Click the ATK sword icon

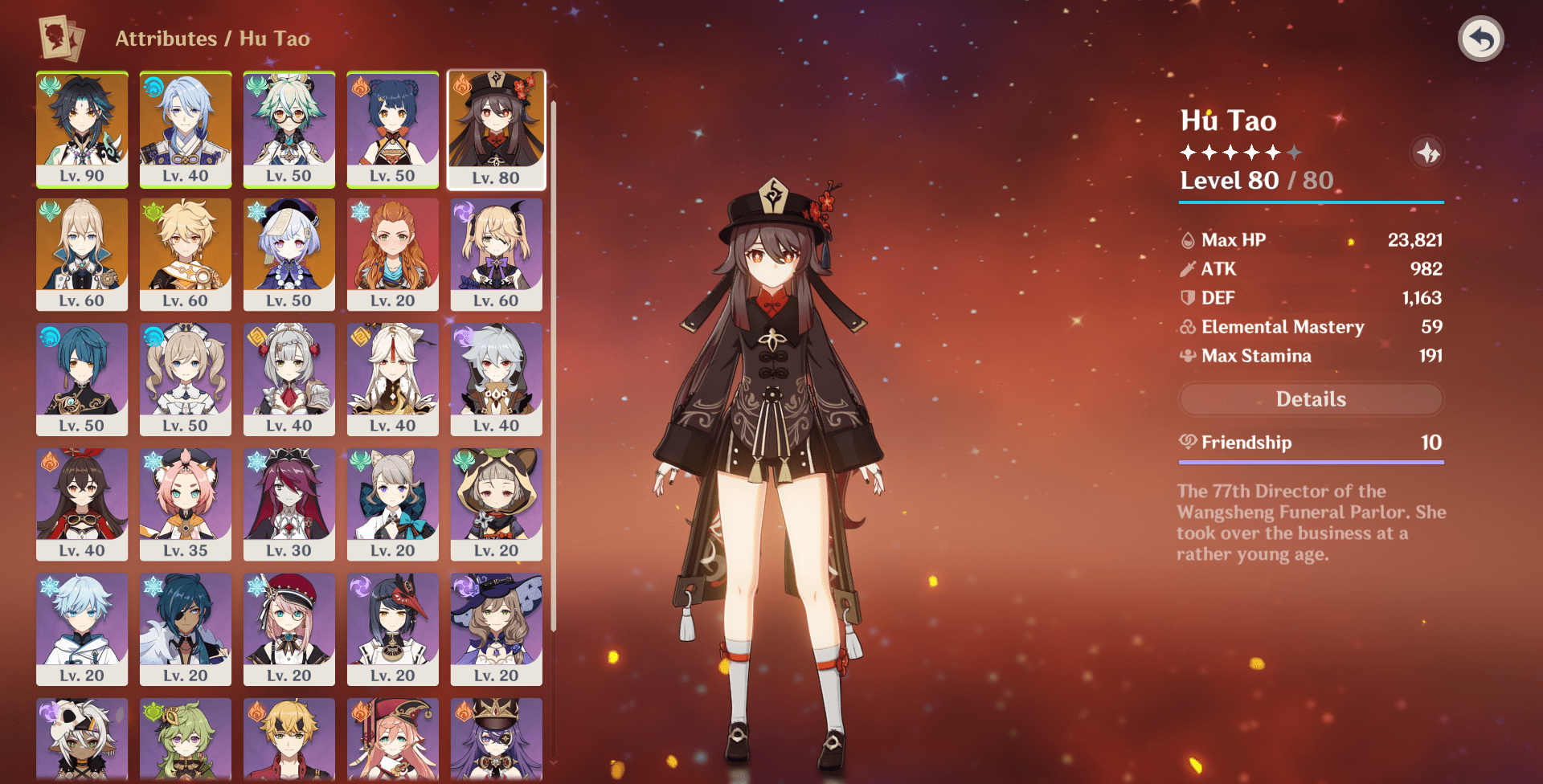tap(1187, 268)
